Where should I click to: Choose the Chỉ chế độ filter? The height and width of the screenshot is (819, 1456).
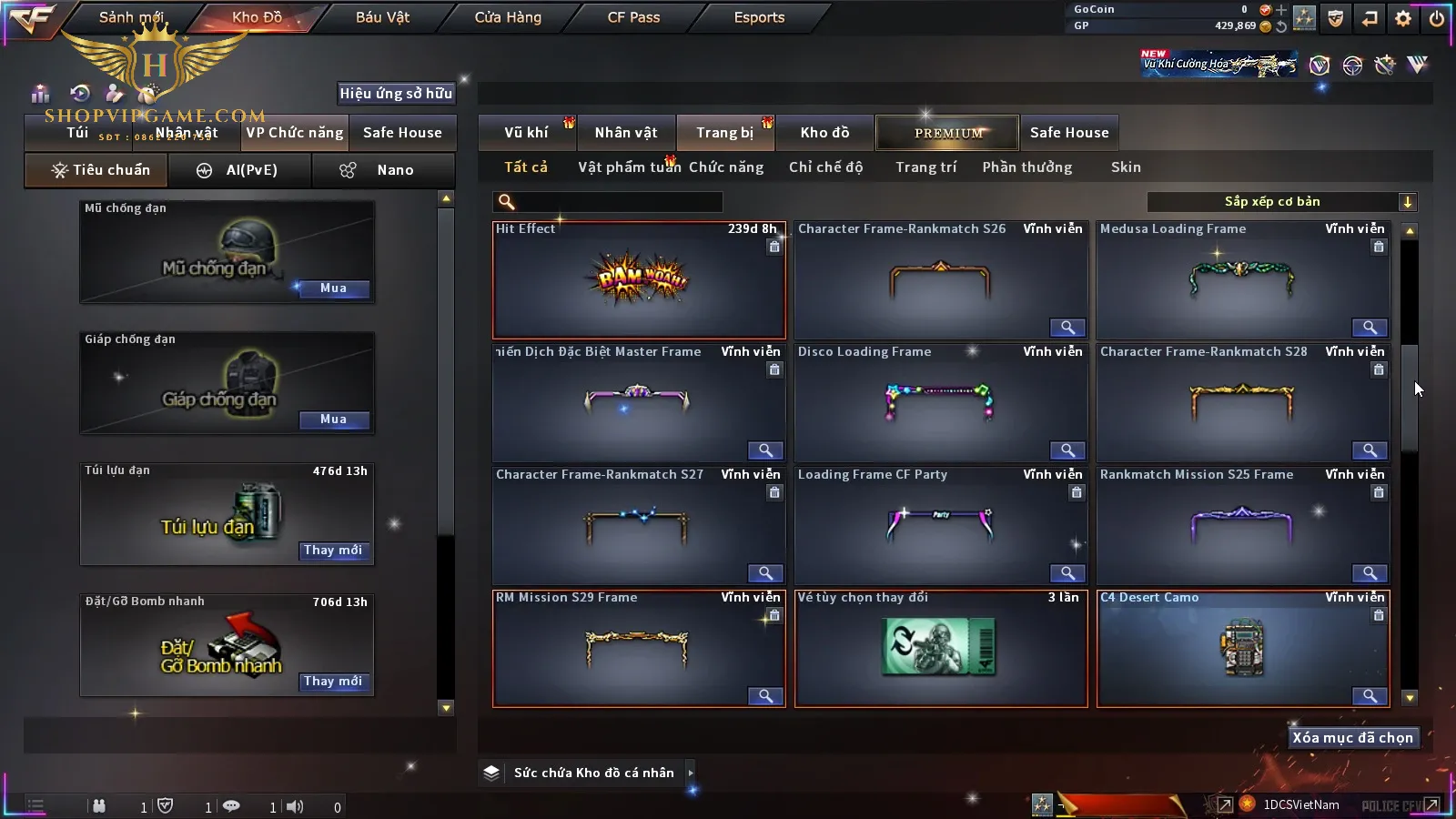coord(825,167)
